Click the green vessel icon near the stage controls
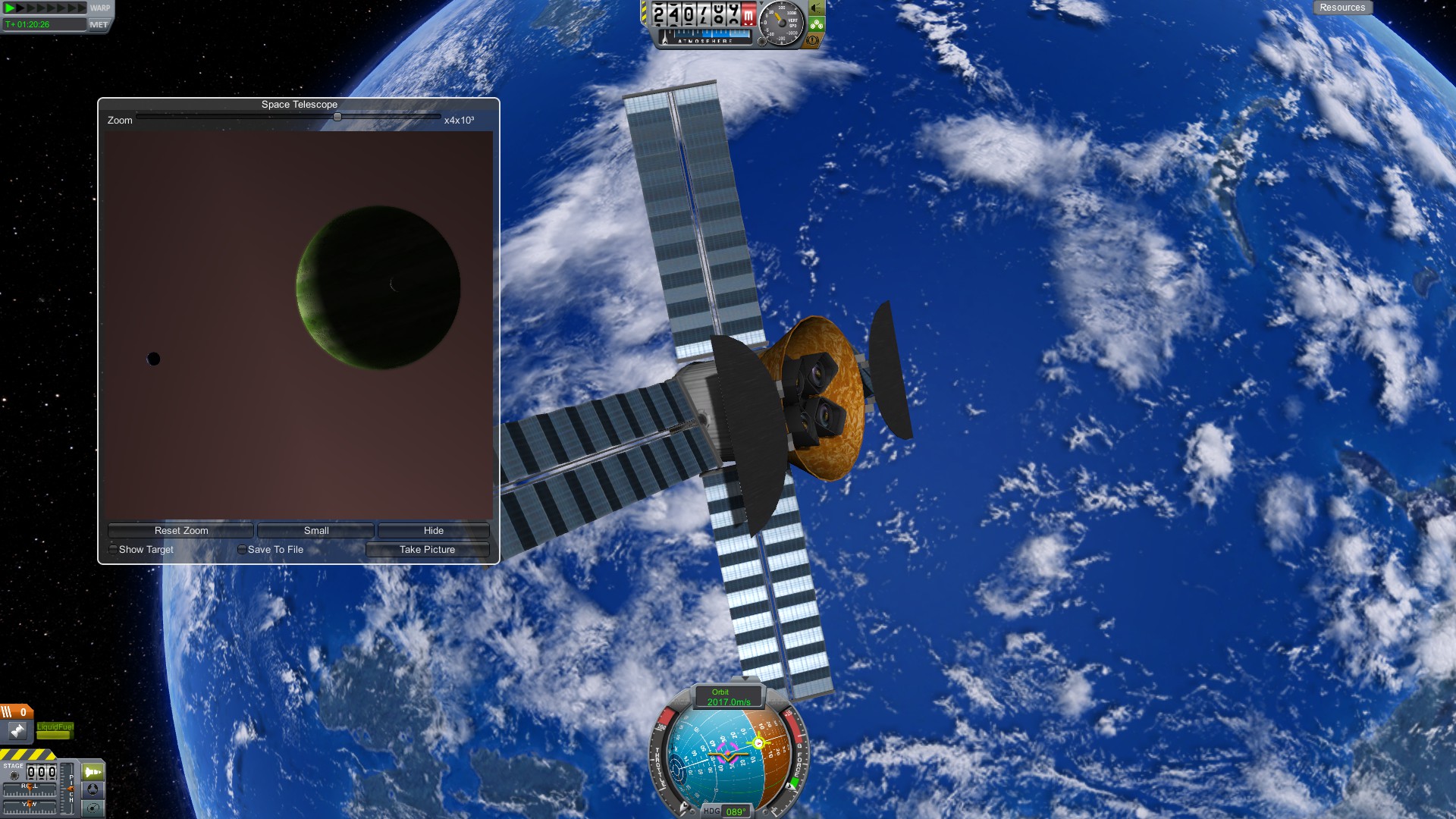Viewport: 1456px width, 819px height. pyautogui.click(x=93, y=772)
